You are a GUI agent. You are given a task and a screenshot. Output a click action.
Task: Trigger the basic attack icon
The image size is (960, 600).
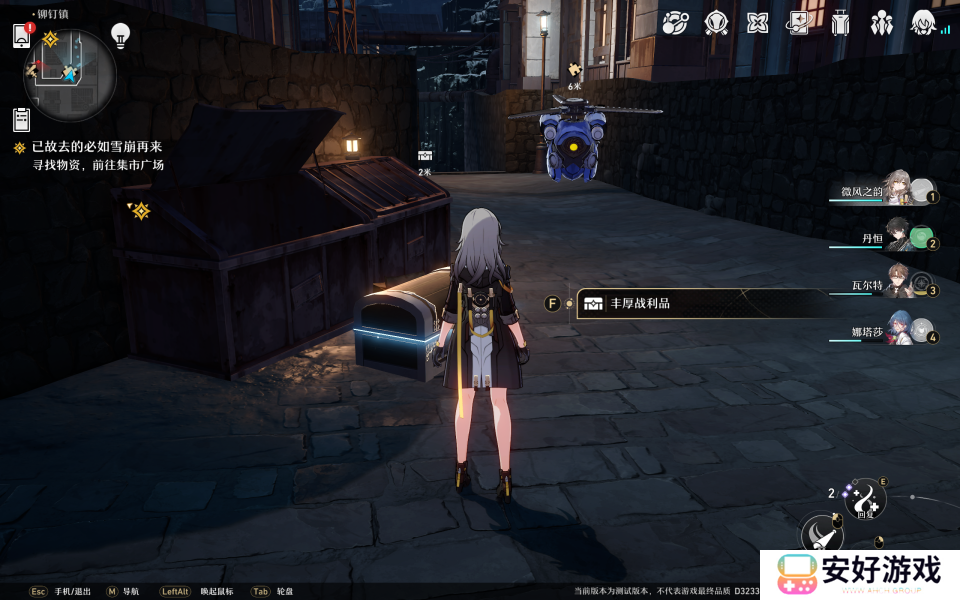(x=824, y=537)
